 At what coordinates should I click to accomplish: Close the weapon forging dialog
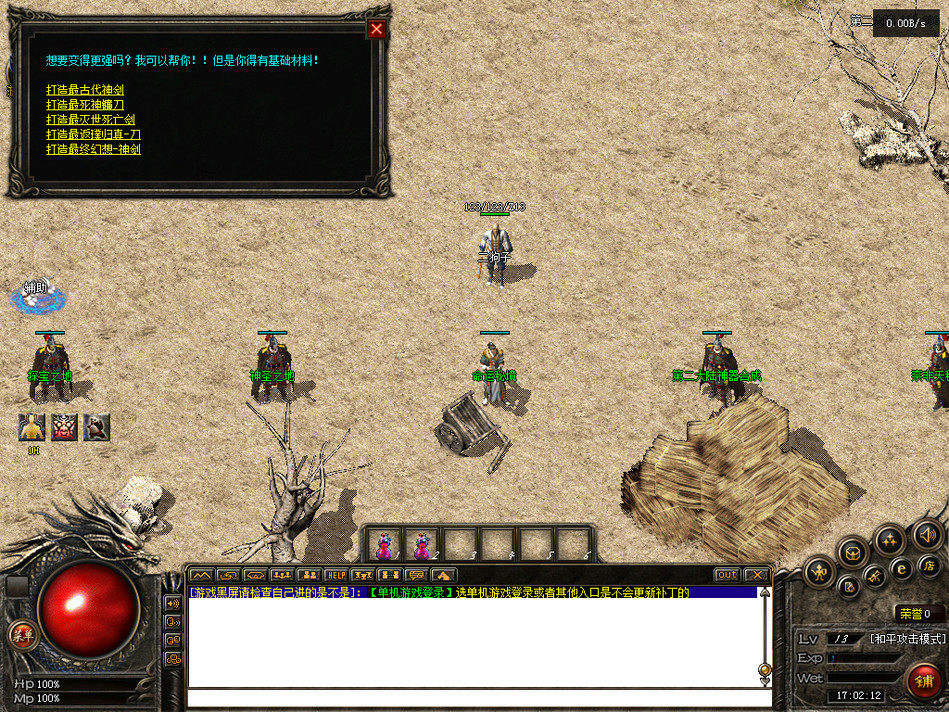point(376,29)
